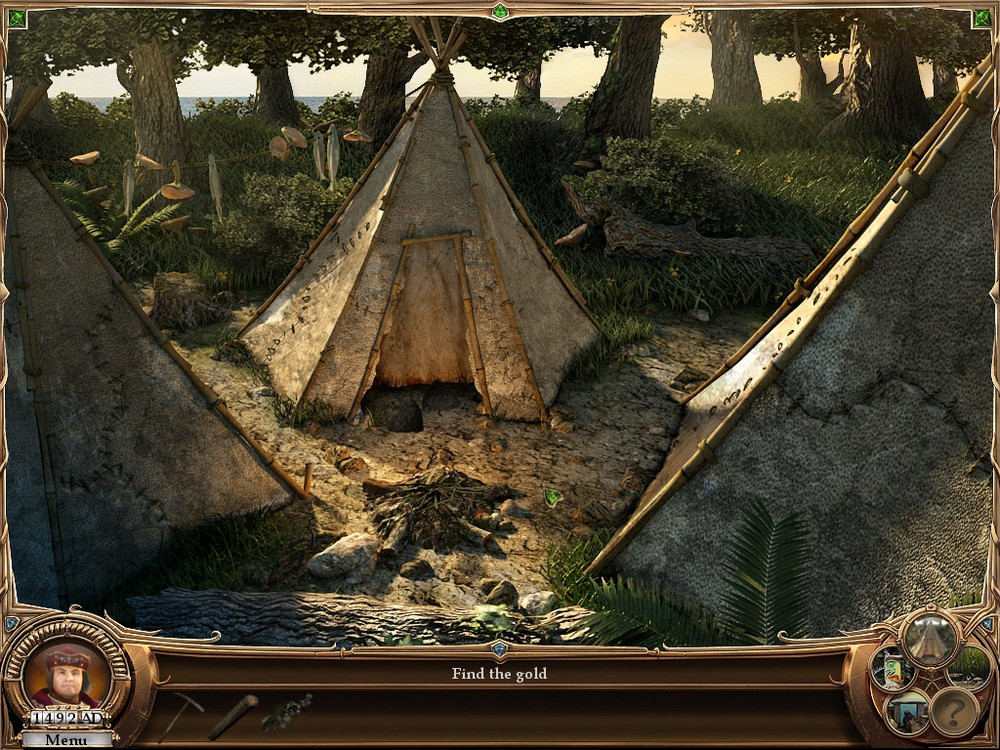This screenshot has width=1000, height=750.
Task: Pick the wooden stick inventory item
Action: point(233,716)
